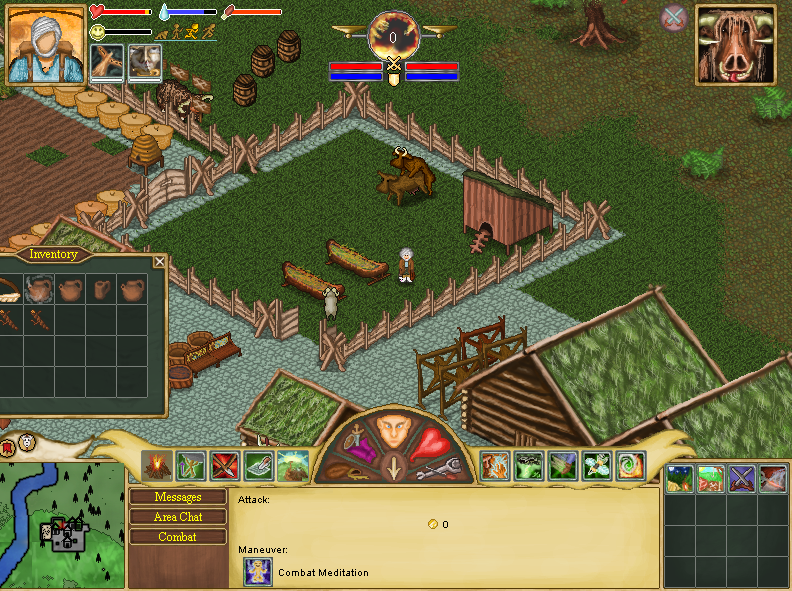Open the world minimap

(x=62, y=525)
